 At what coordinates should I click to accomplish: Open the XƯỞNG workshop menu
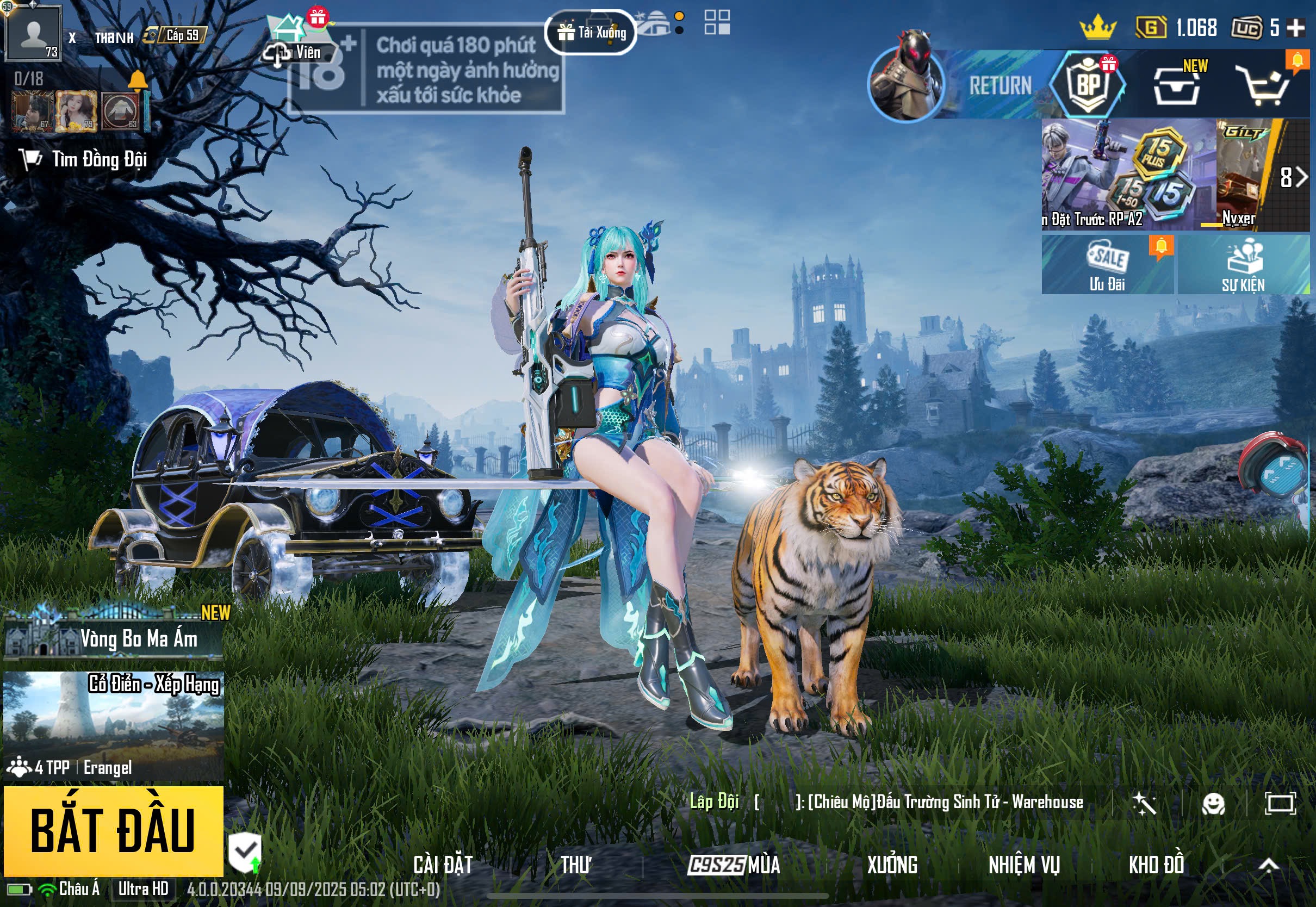coord(891,865)
